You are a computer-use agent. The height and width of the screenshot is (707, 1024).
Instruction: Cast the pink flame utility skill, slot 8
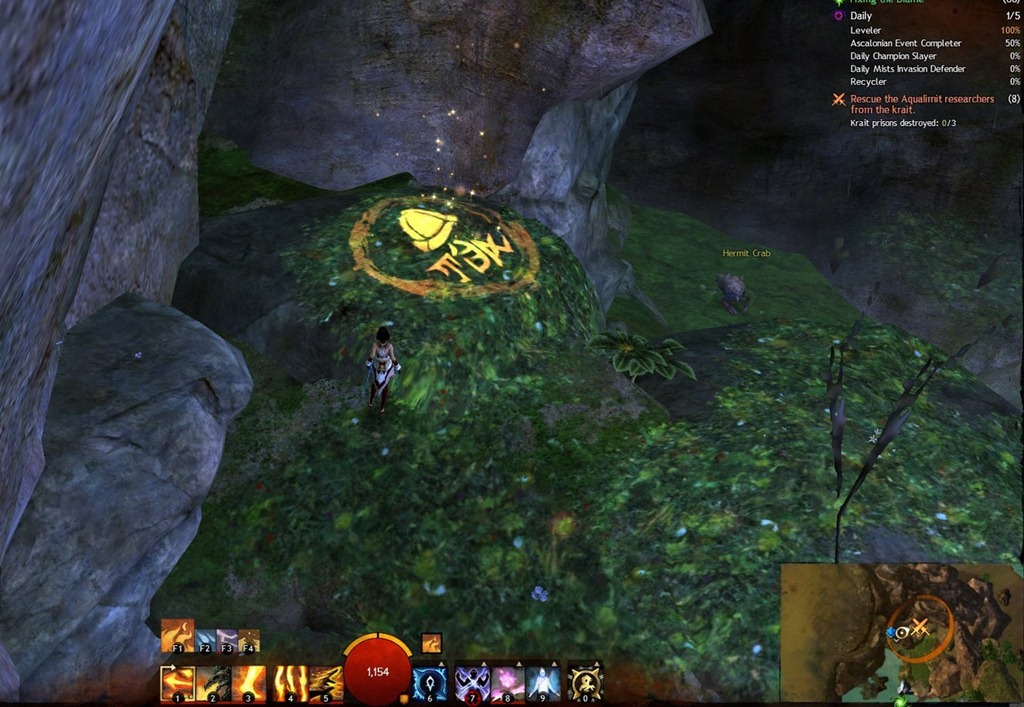click(507, 683)
